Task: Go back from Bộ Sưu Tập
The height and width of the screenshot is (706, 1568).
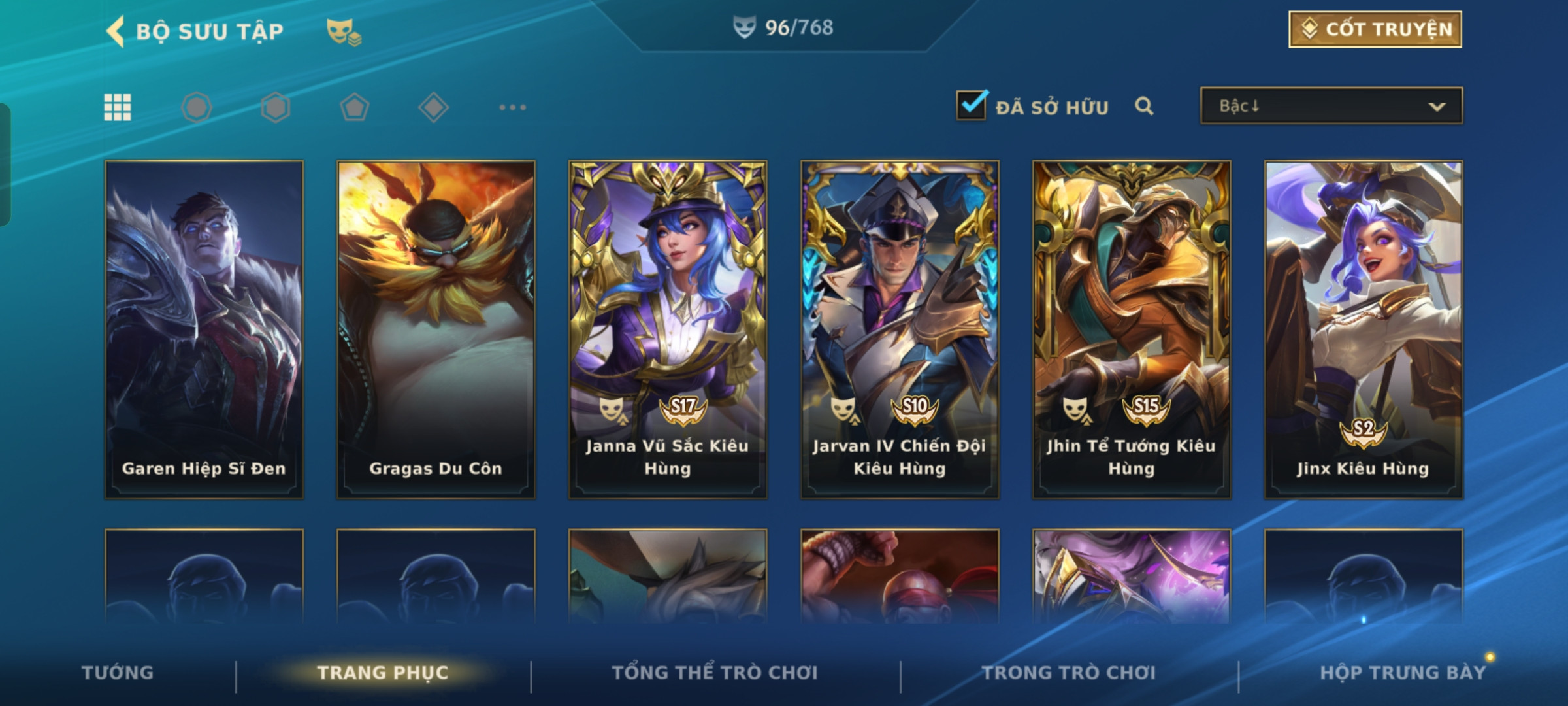Action: point(116,31)
